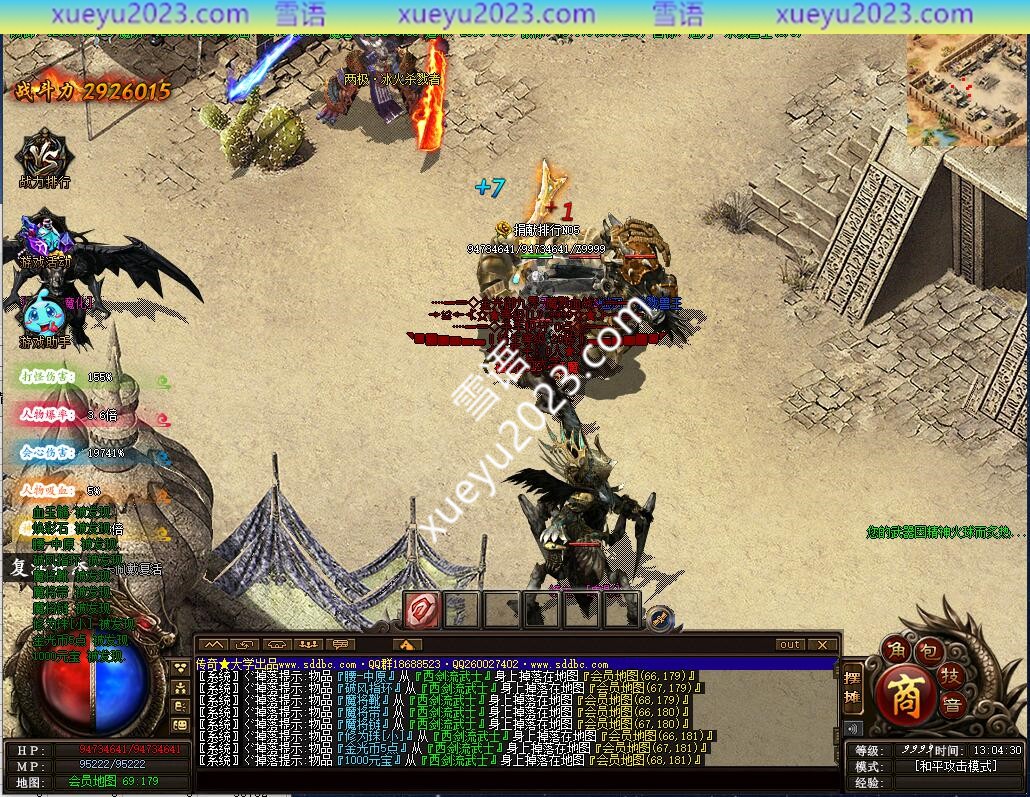
Task: Click the mountain-shaped chat channel tab
Action: tap(214, 645)
